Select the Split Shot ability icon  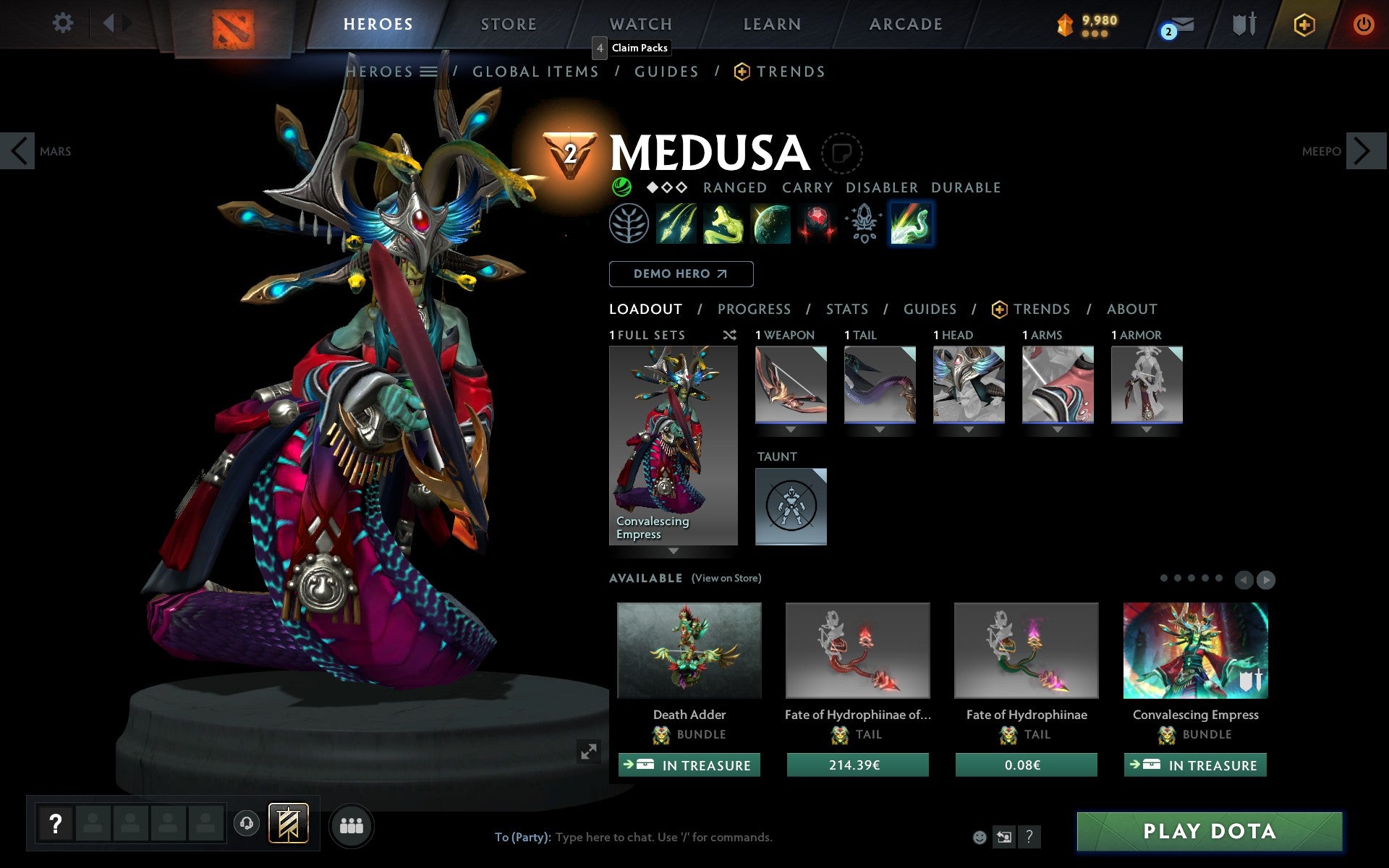tap(675, 224)
